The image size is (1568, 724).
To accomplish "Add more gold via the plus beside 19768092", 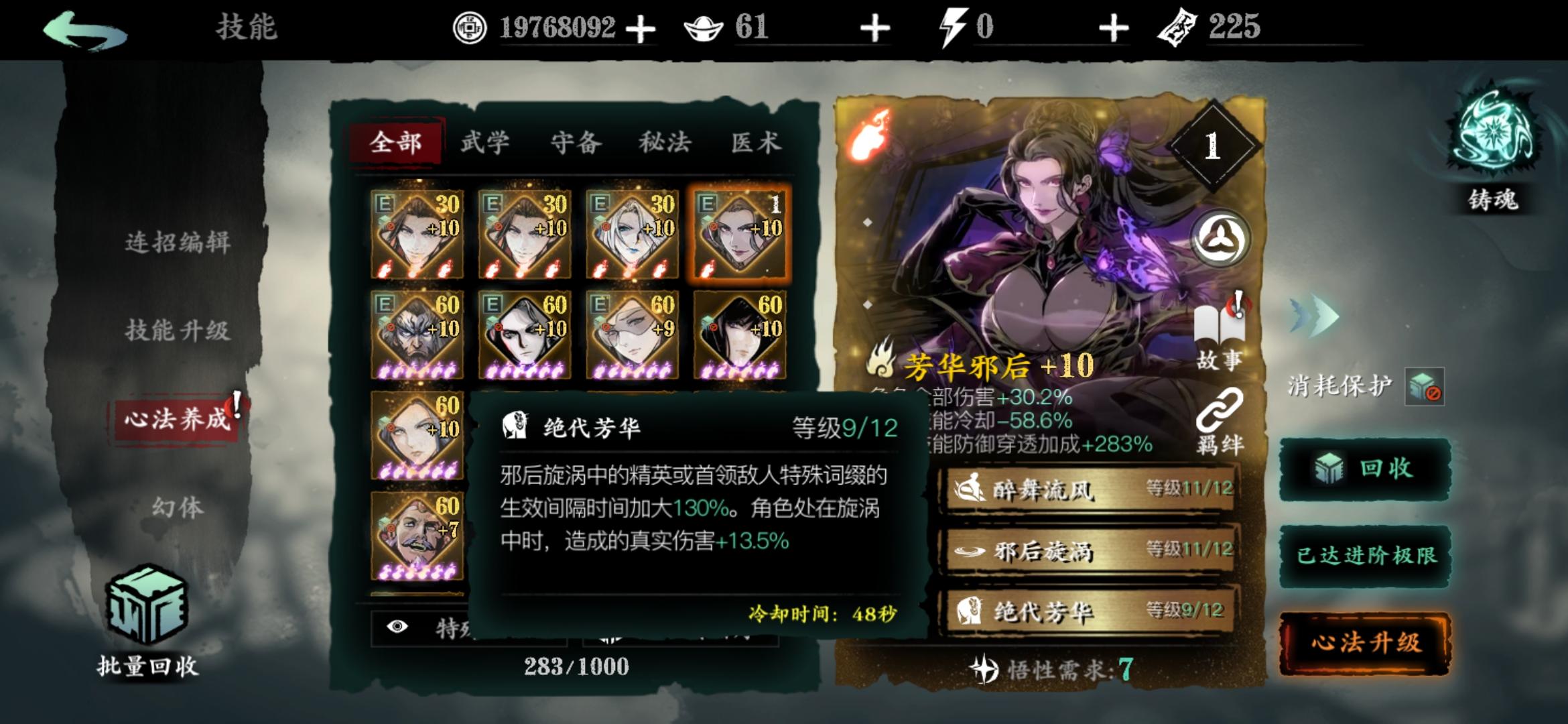I will click(641, 28).
